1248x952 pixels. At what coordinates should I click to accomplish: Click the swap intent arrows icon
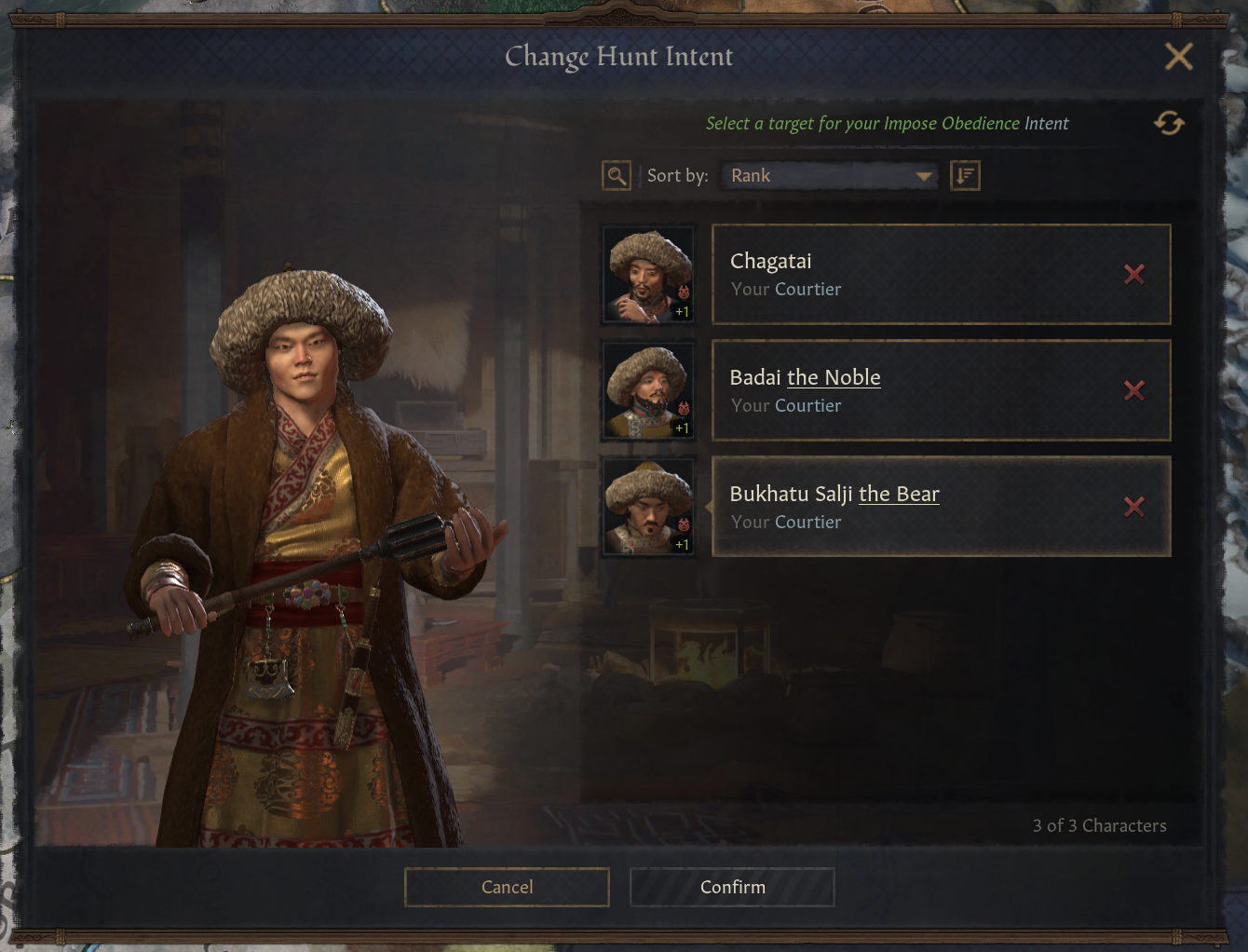pyautogui.click(x=1169, y=123)
